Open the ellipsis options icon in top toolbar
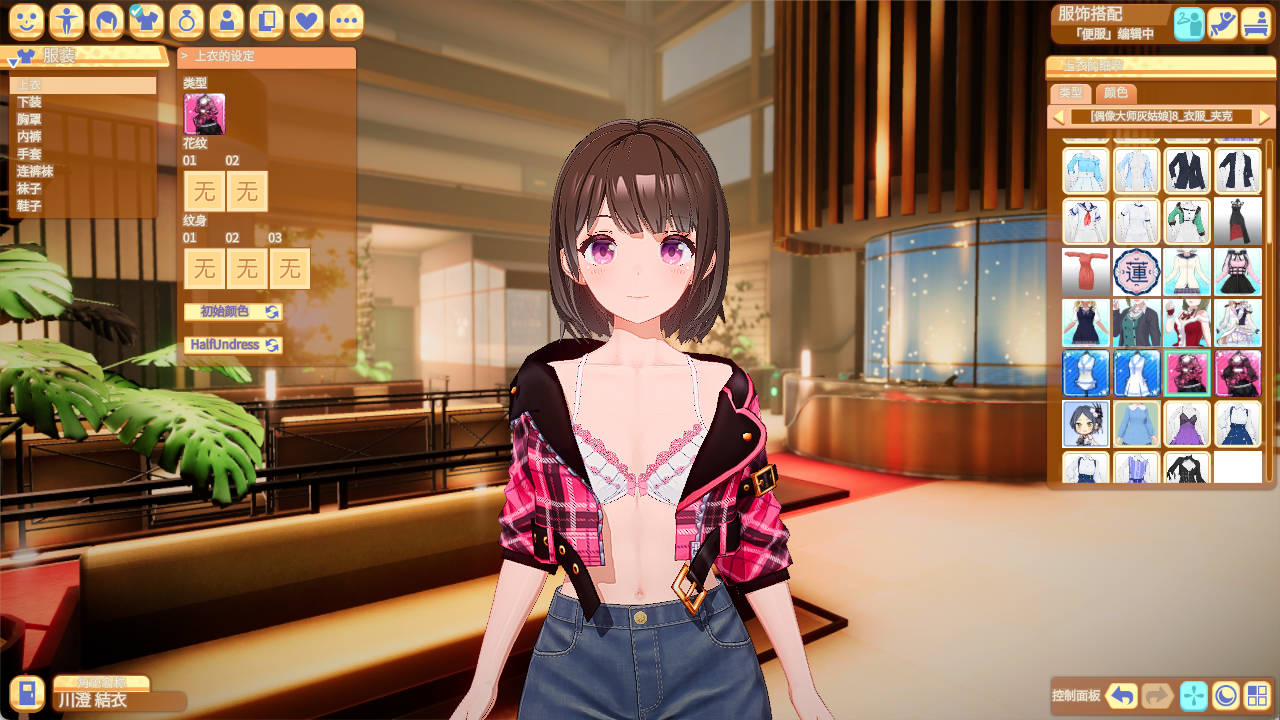This screenshot has height=720, width=1280. 346,20
